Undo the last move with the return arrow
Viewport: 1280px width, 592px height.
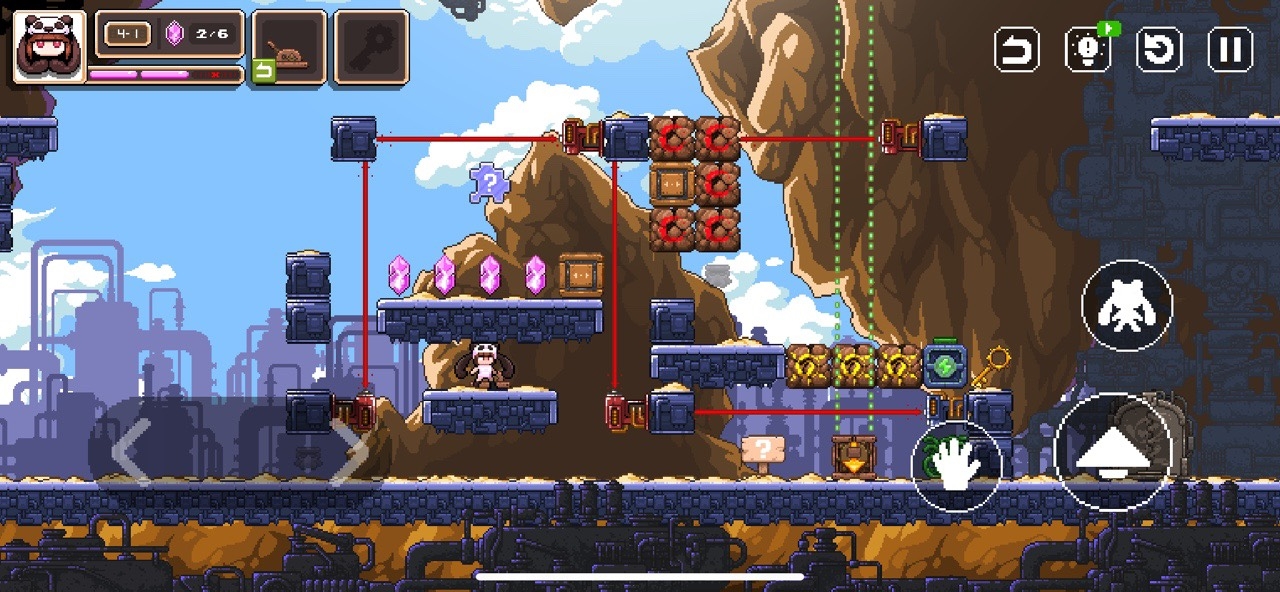click(1017, 49)
